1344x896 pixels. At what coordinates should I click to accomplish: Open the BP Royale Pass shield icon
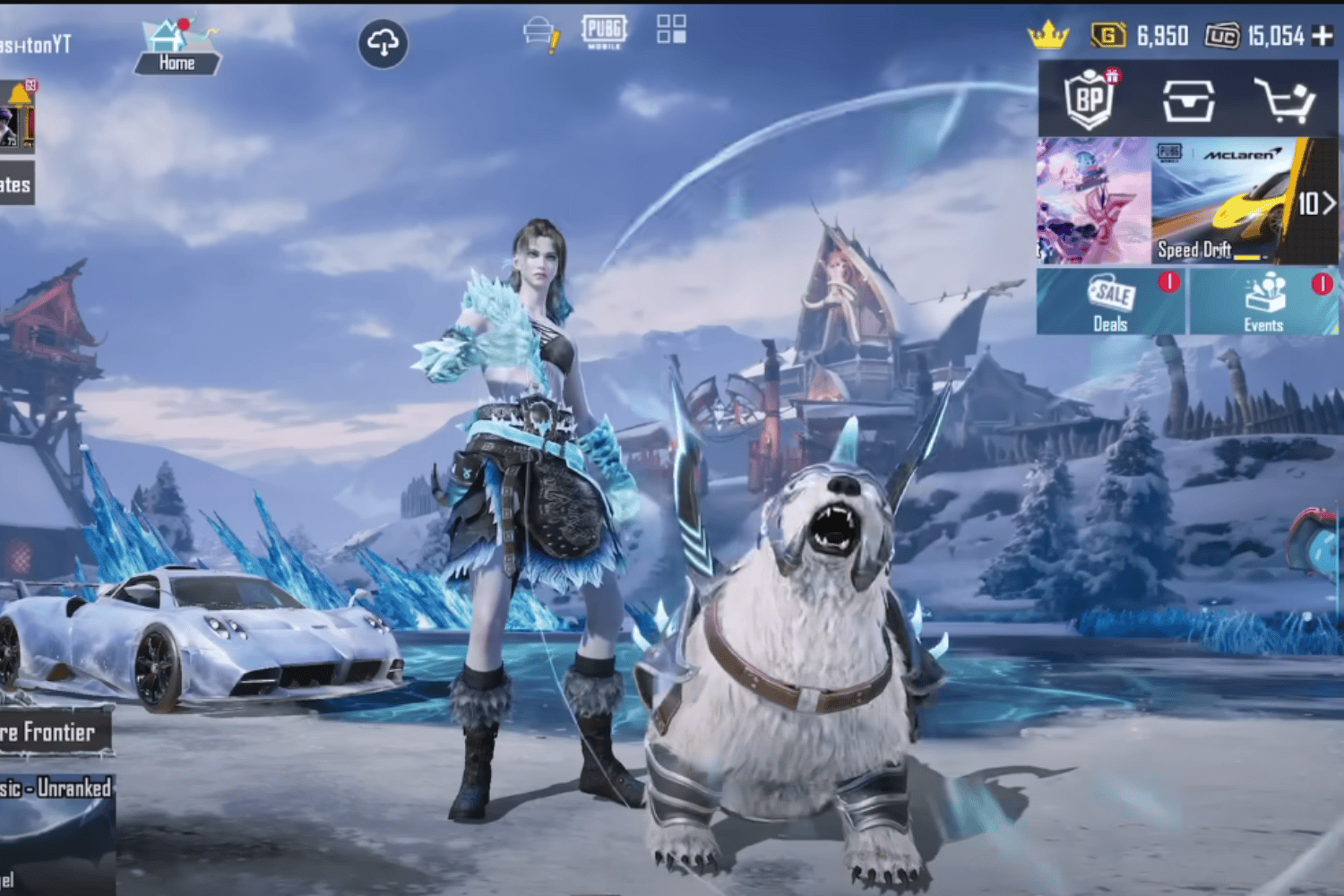click(1090, 99)
